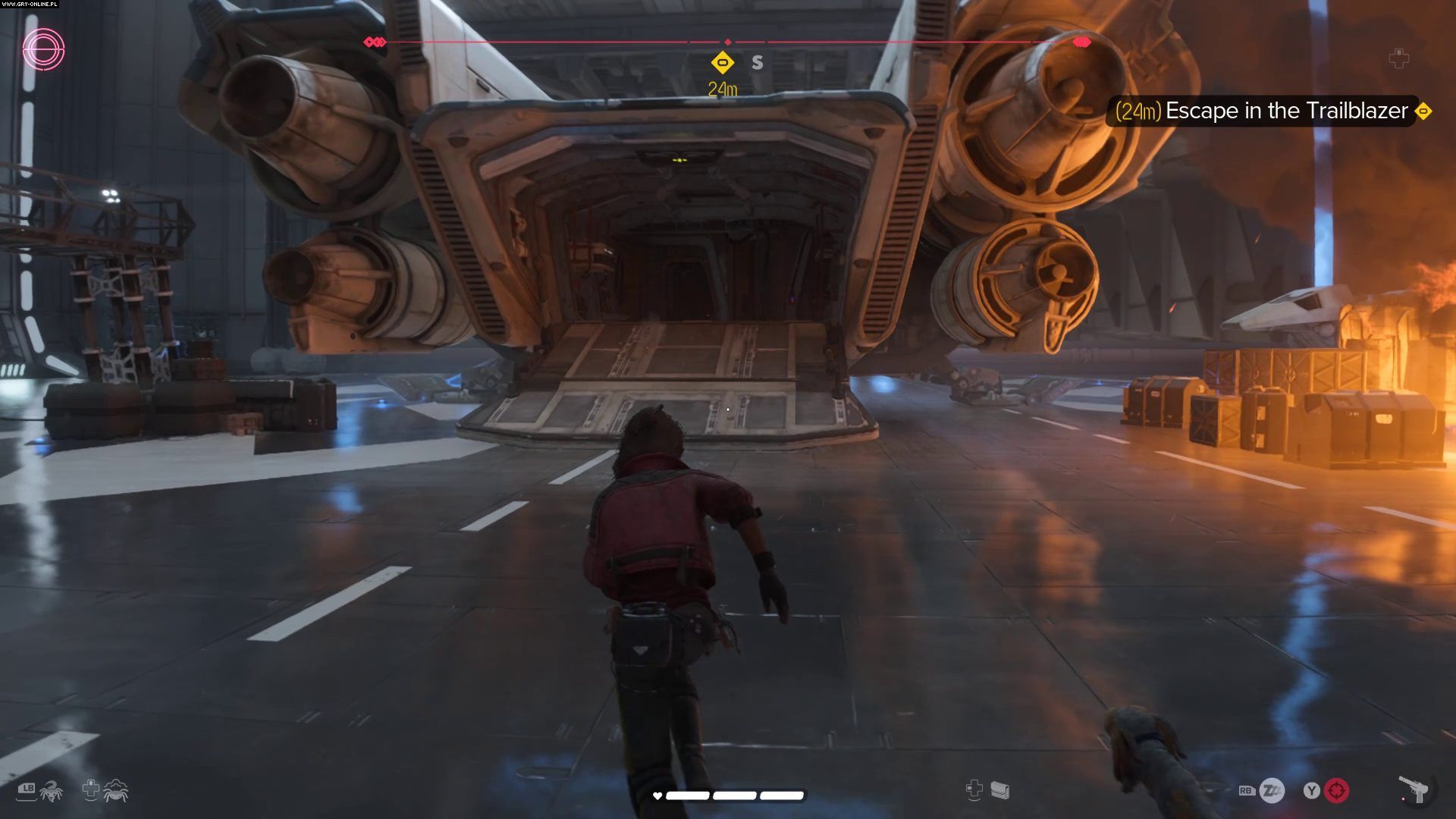This screenshot has width=1456, height=819.
Task: Activate the Nix command creature icon
Action: pyautogui.click(x=51, y=791)
